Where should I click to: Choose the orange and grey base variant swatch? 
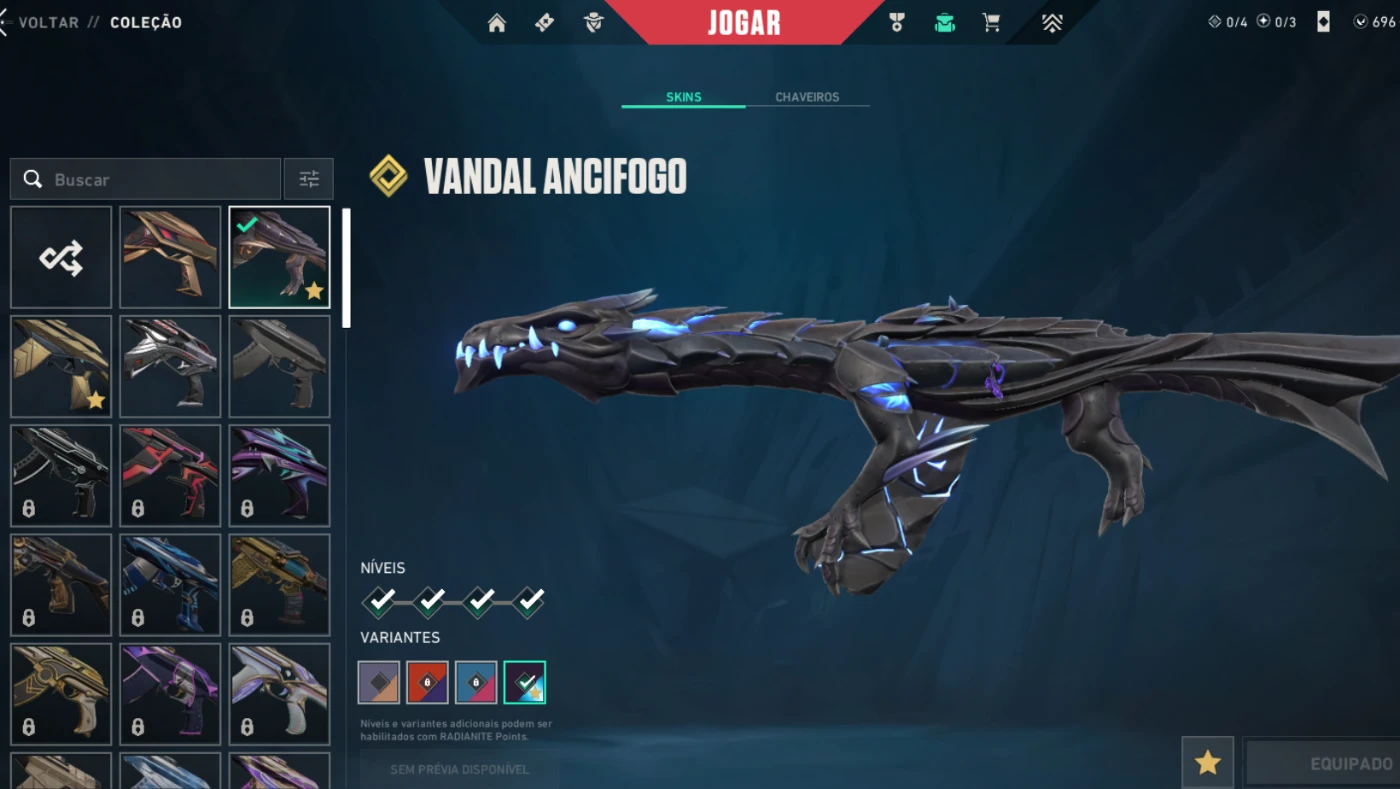pos(379,682)
